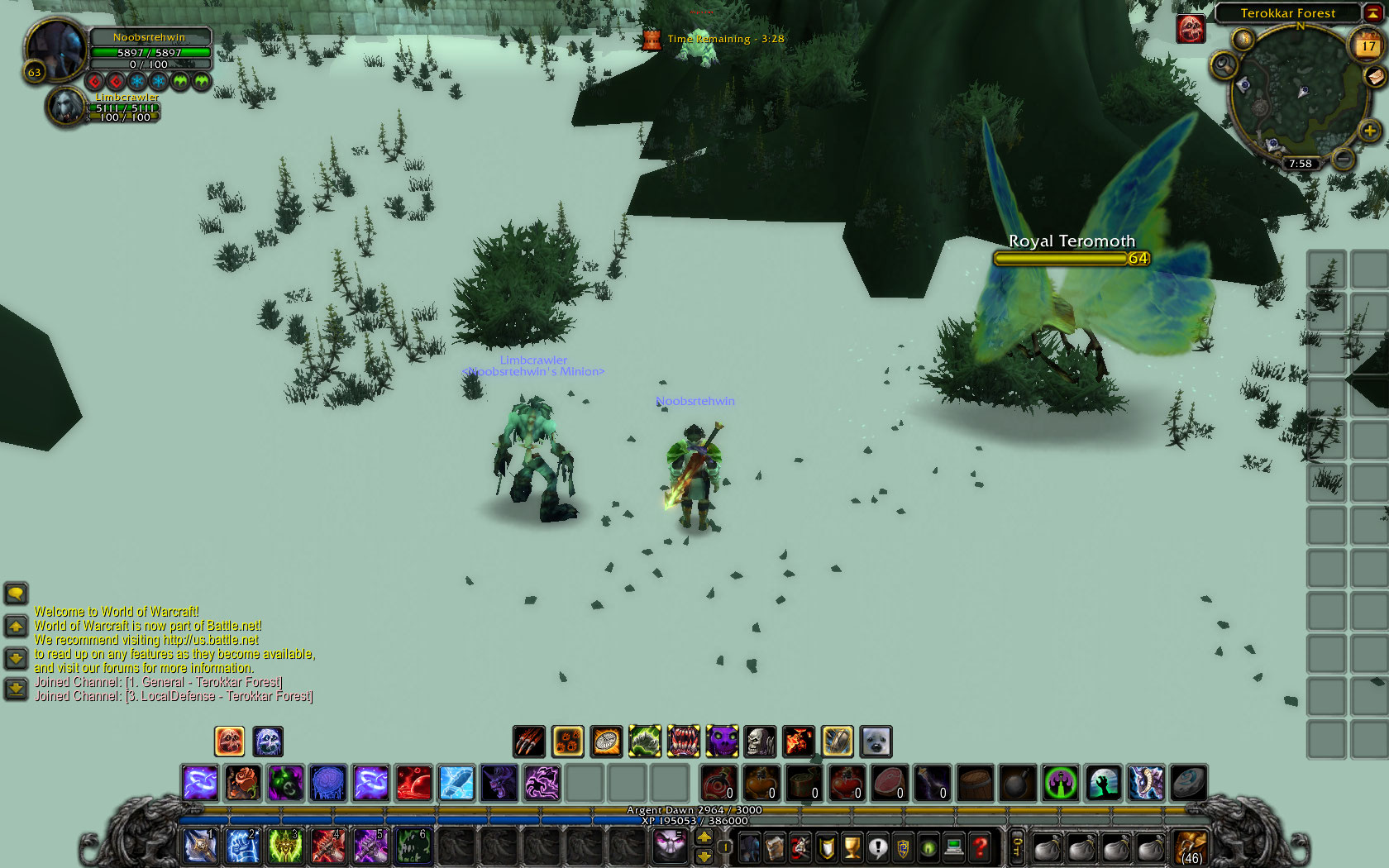
Task: Select the Noobsrtehwin player portrait
Action: (56, 50)
